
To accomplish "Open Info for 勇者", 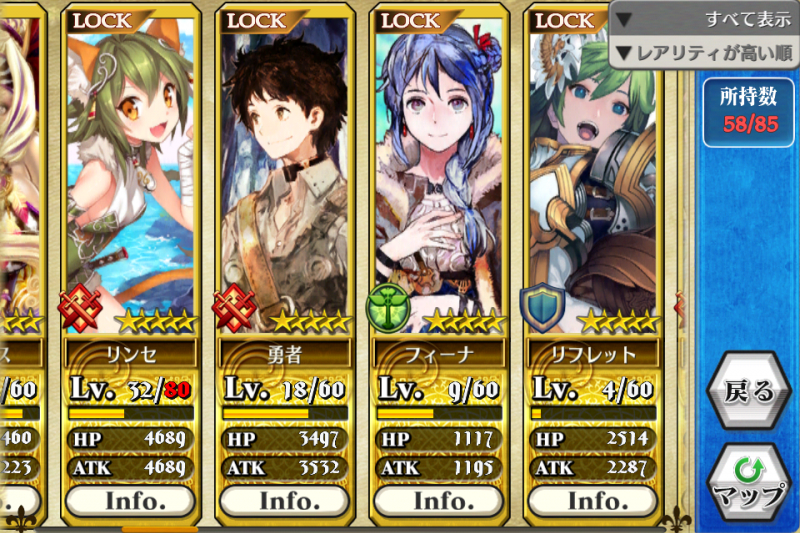I will (282, 499).
